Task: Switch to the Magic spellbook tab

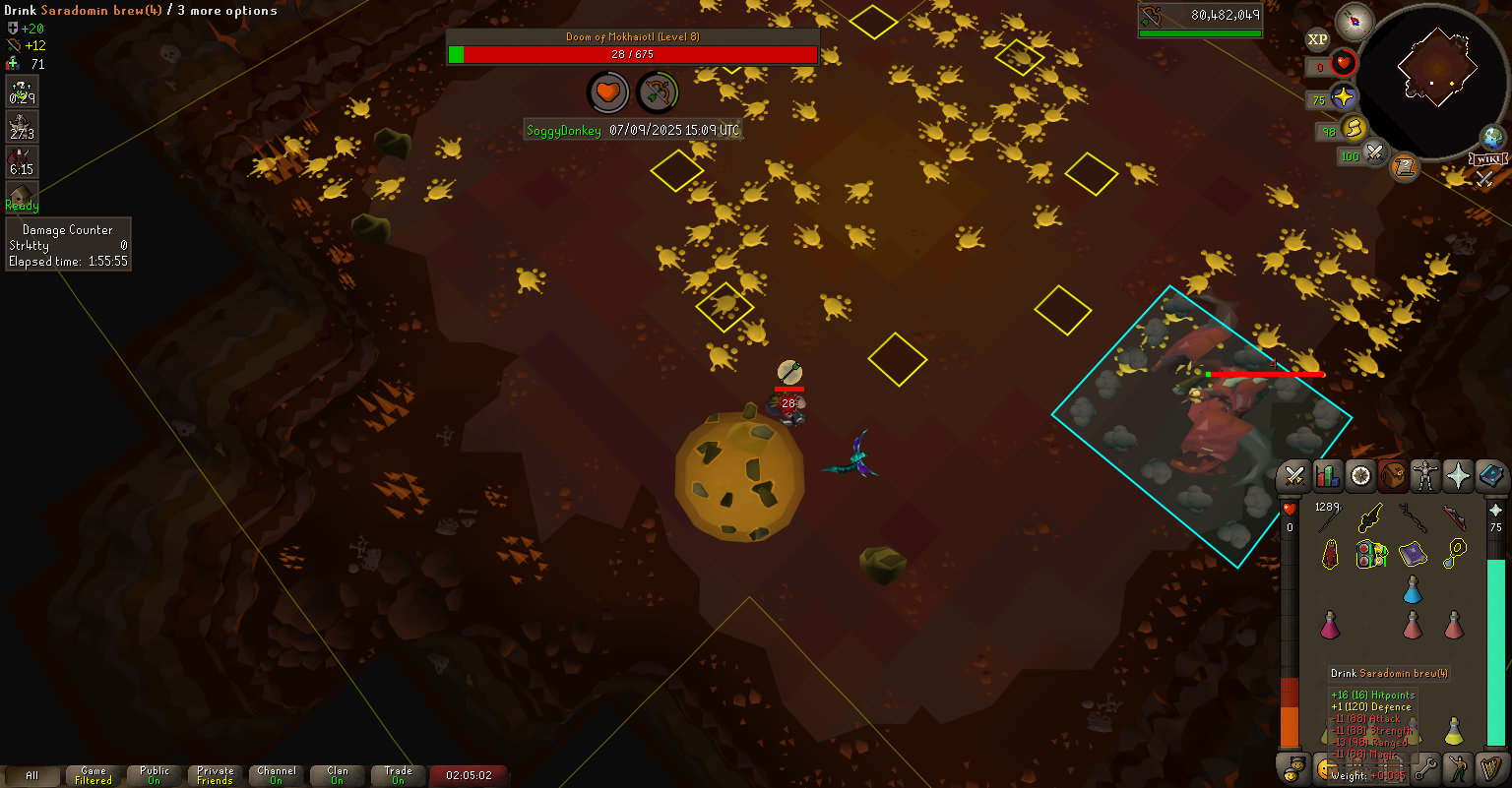Action: pos(1489,476)
